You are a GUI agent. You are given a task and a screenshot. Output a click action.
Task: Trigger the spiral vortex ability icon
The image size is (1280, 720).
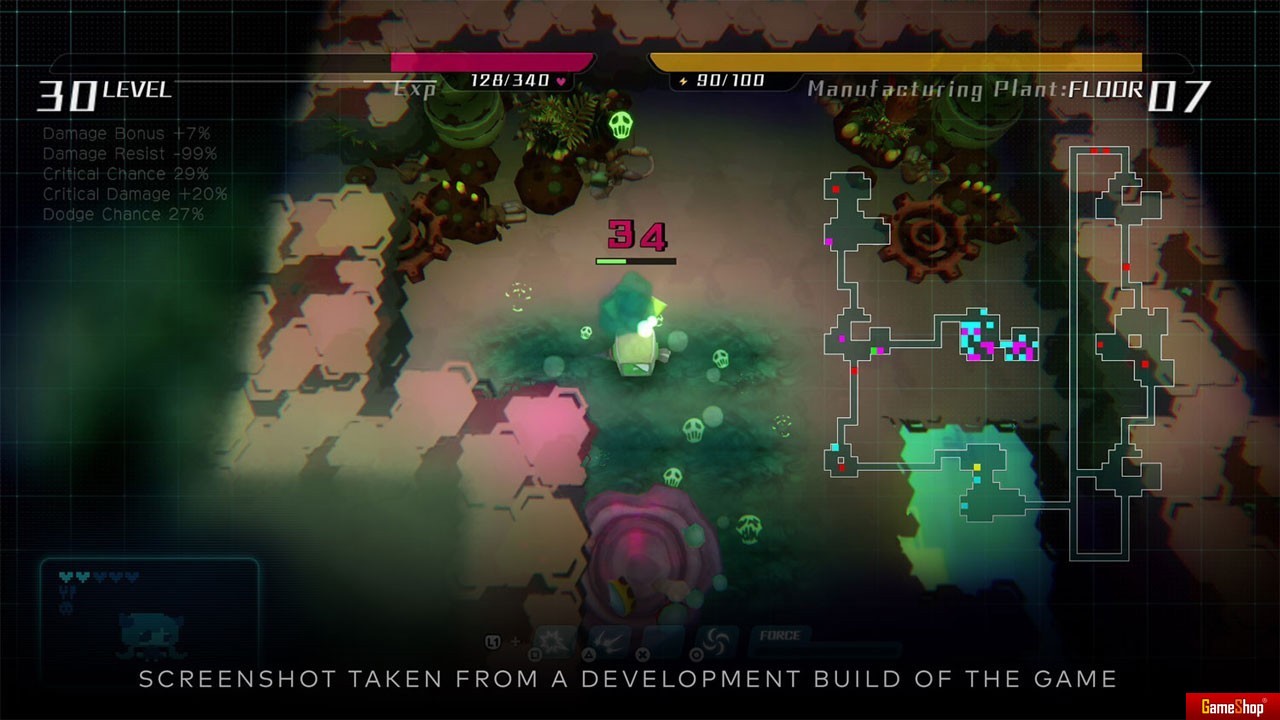pos(716,641)
